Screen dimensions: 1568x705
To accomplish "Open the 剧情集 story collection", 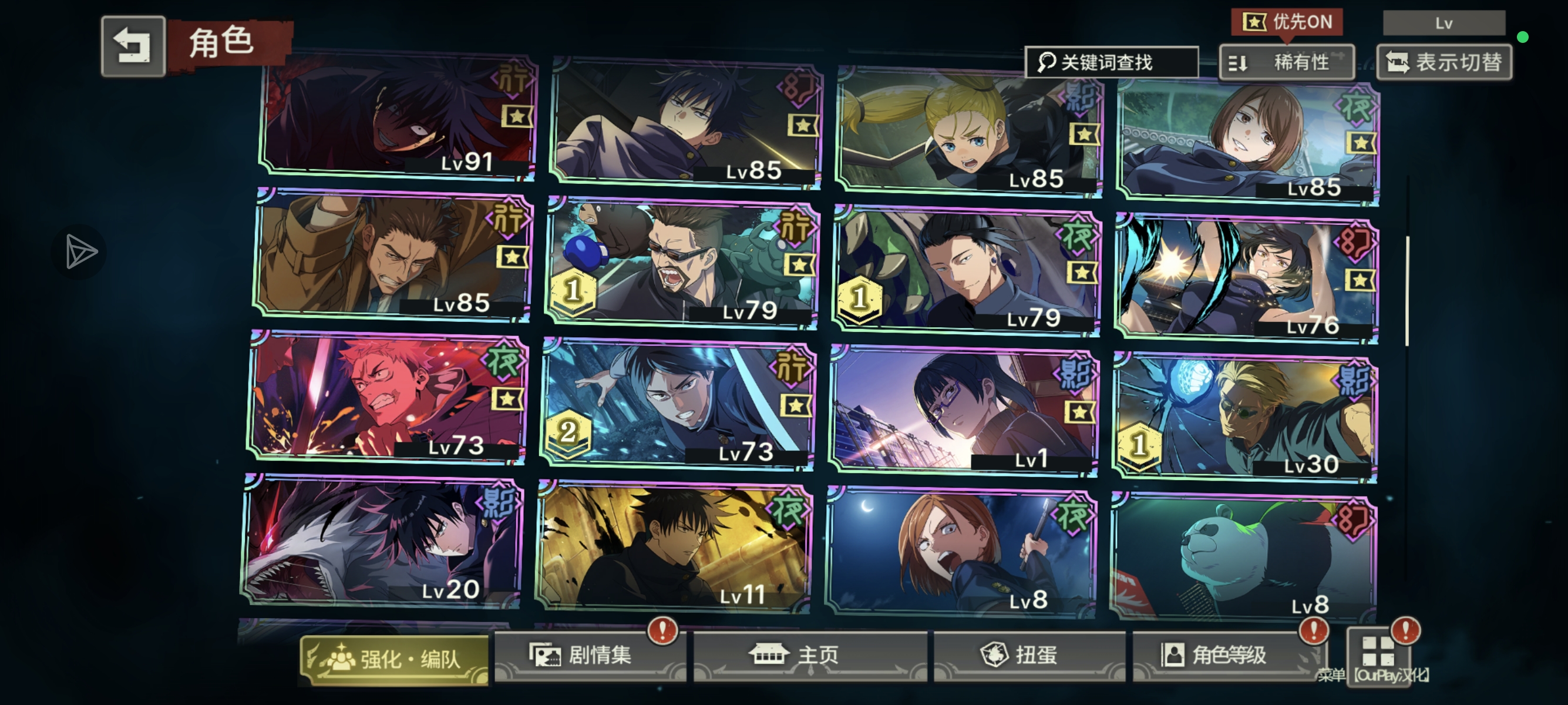I will click(x=588, y=656).
